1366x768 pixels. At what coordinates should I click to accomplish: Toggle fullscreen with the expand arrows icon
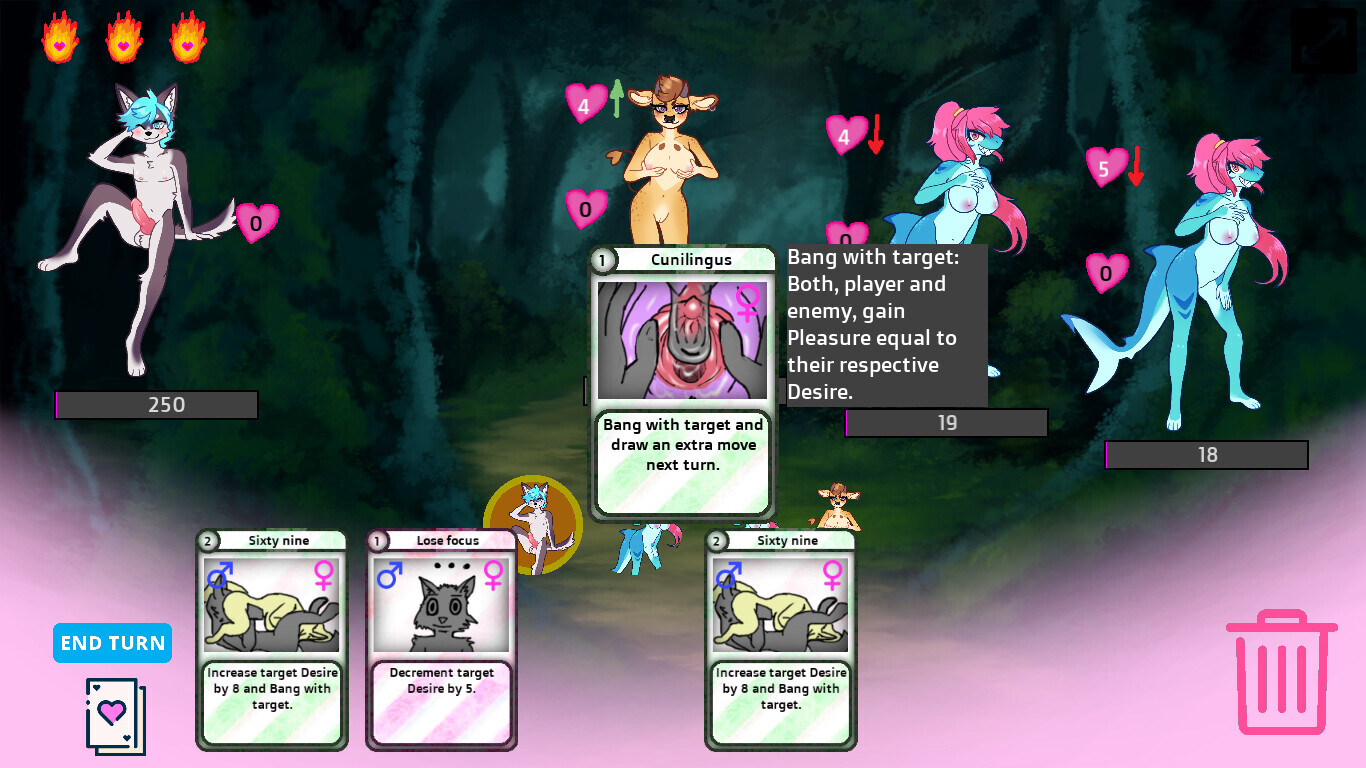pos(1323,41)
